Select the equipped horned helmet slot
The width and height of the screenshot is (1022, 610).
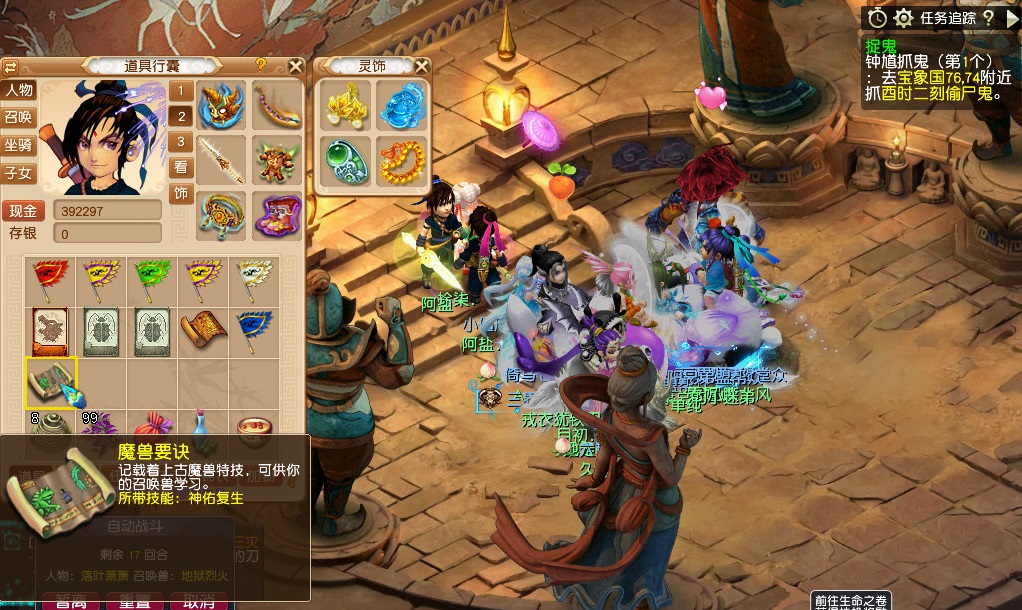(x=221, y=104)
